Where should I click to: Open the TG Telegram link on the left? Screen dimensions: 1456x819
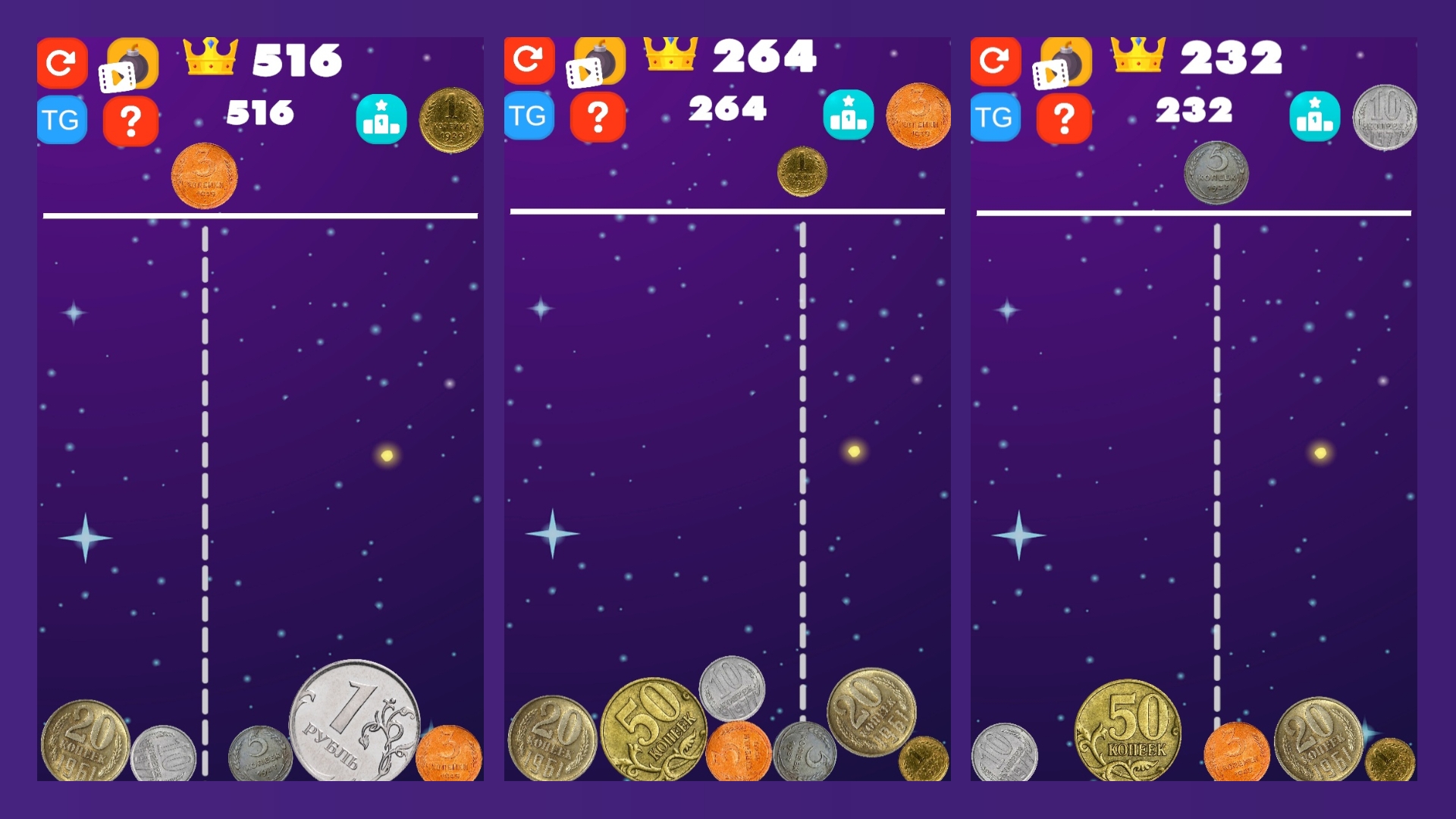(x=62, y=118)
